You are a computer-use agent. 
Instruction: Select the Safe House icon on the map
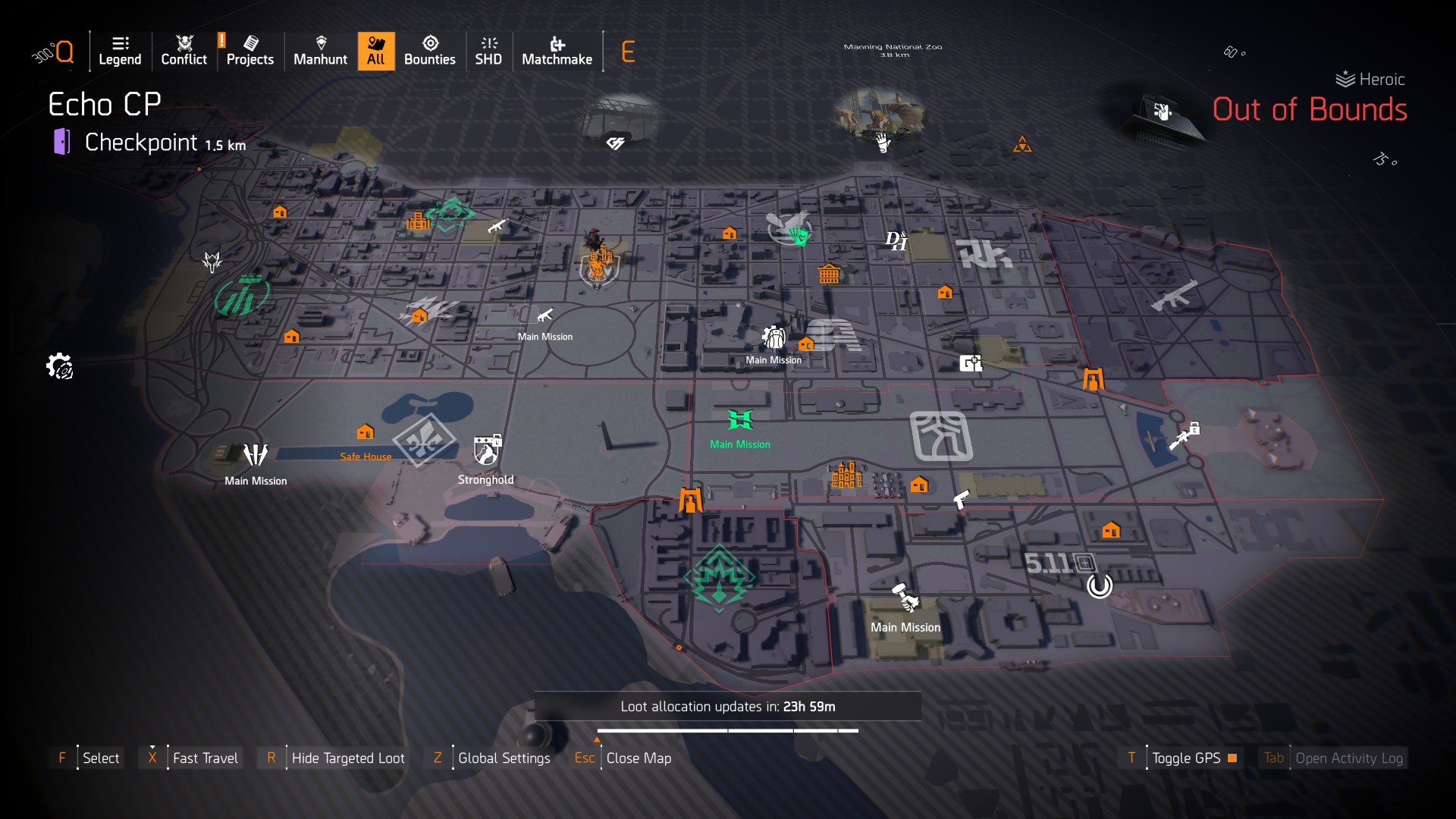tap(367, 433)
